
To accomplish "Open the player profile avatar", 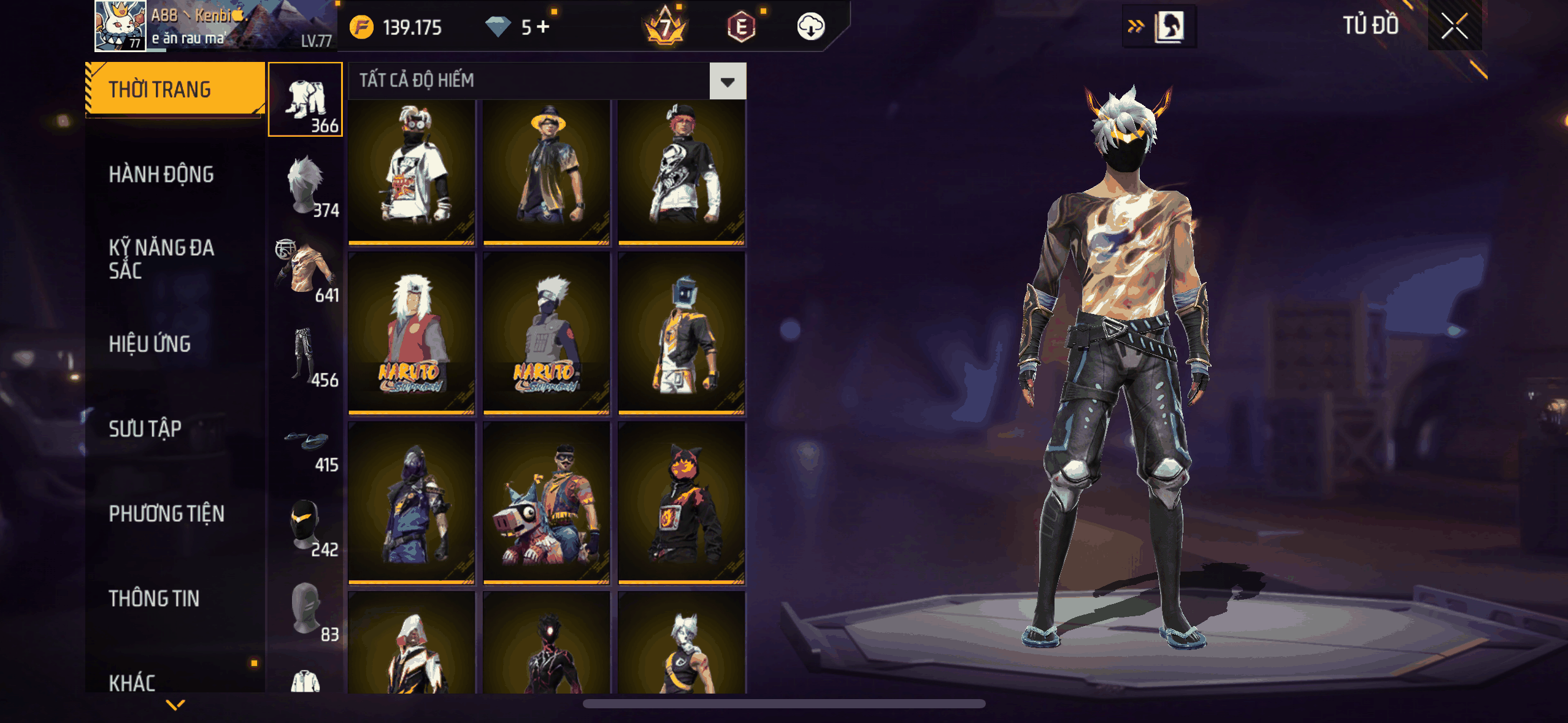I will pos(120,26).
